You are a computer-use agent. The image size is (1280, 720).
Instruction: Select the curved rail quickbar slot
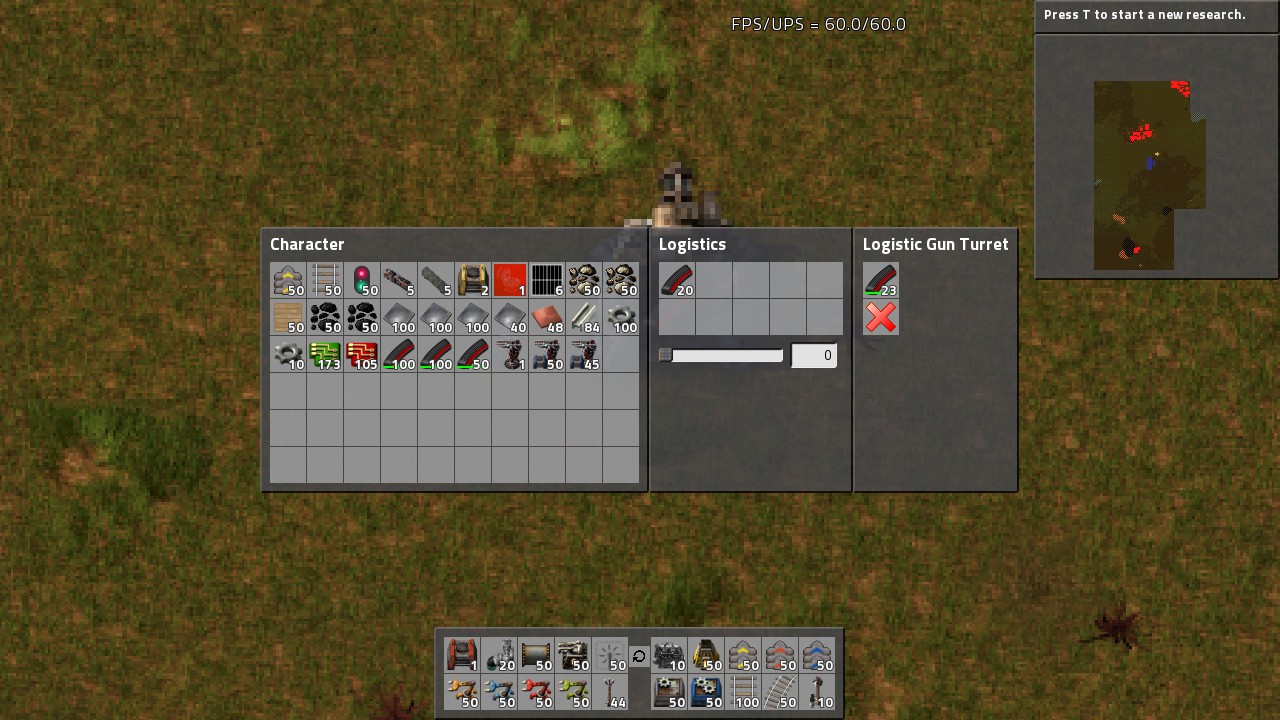[780, 692]
